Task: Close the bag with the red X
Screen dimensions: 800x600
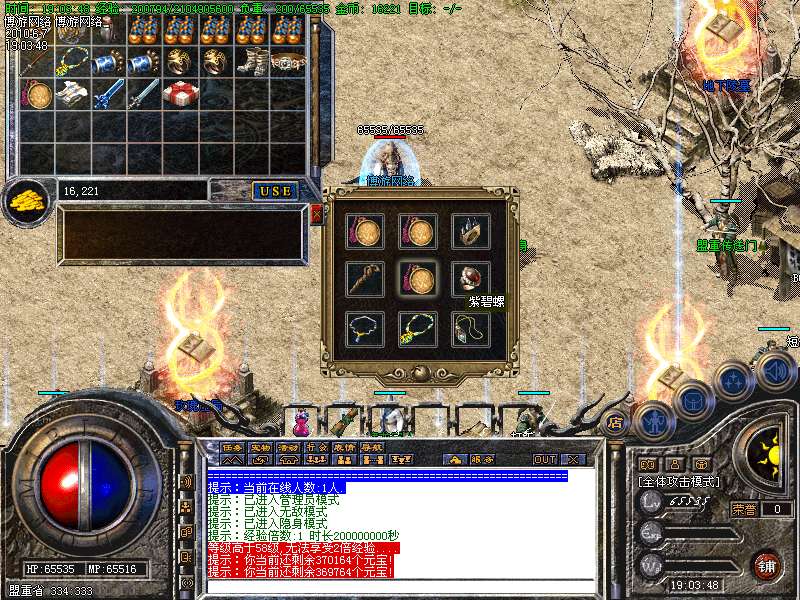Action: pyautogui.click(x=317, y=214)
